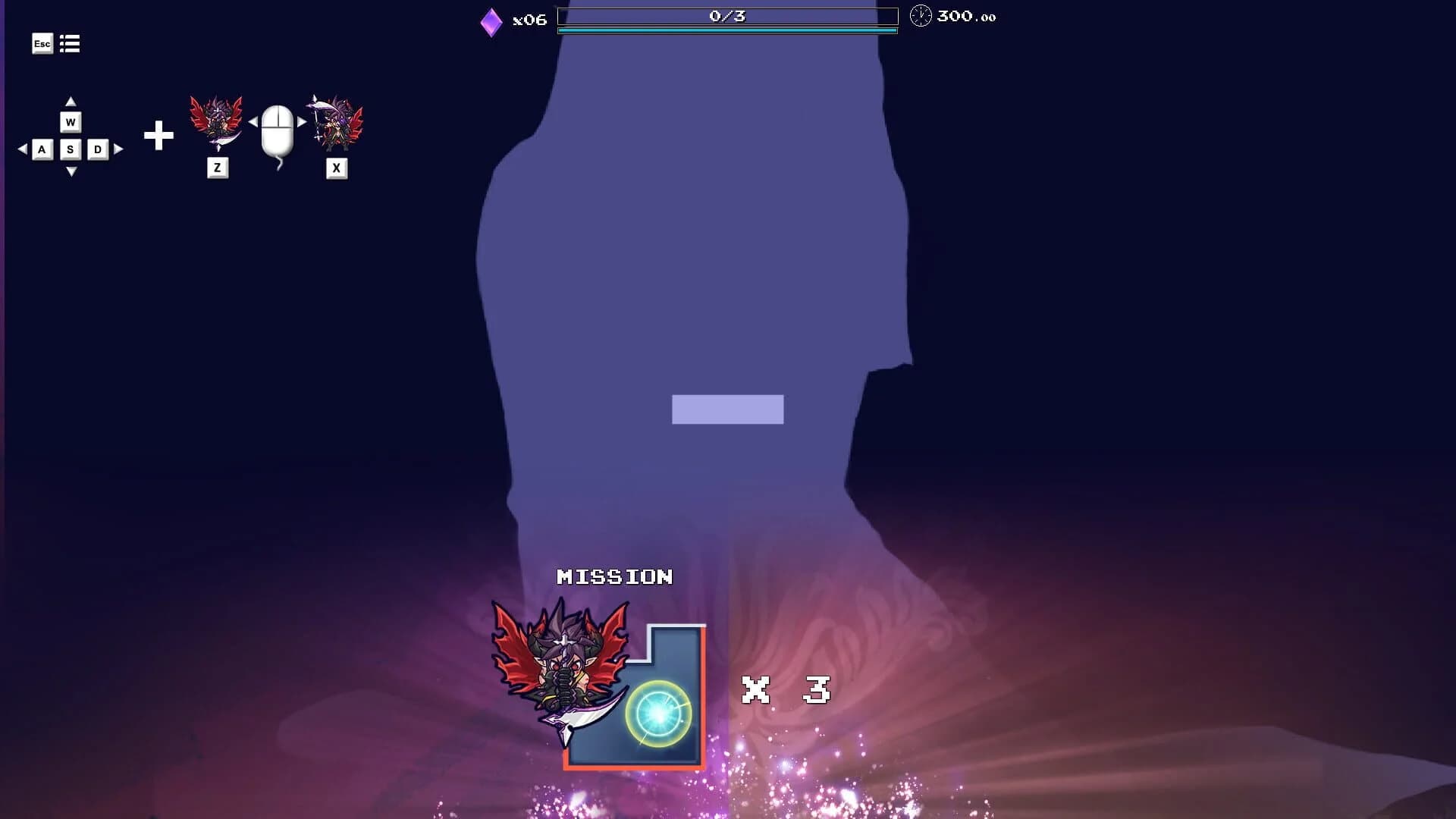Click the x06 gem counter text
The width and height of the screenshot is (1456, 819).
point(529,20)
